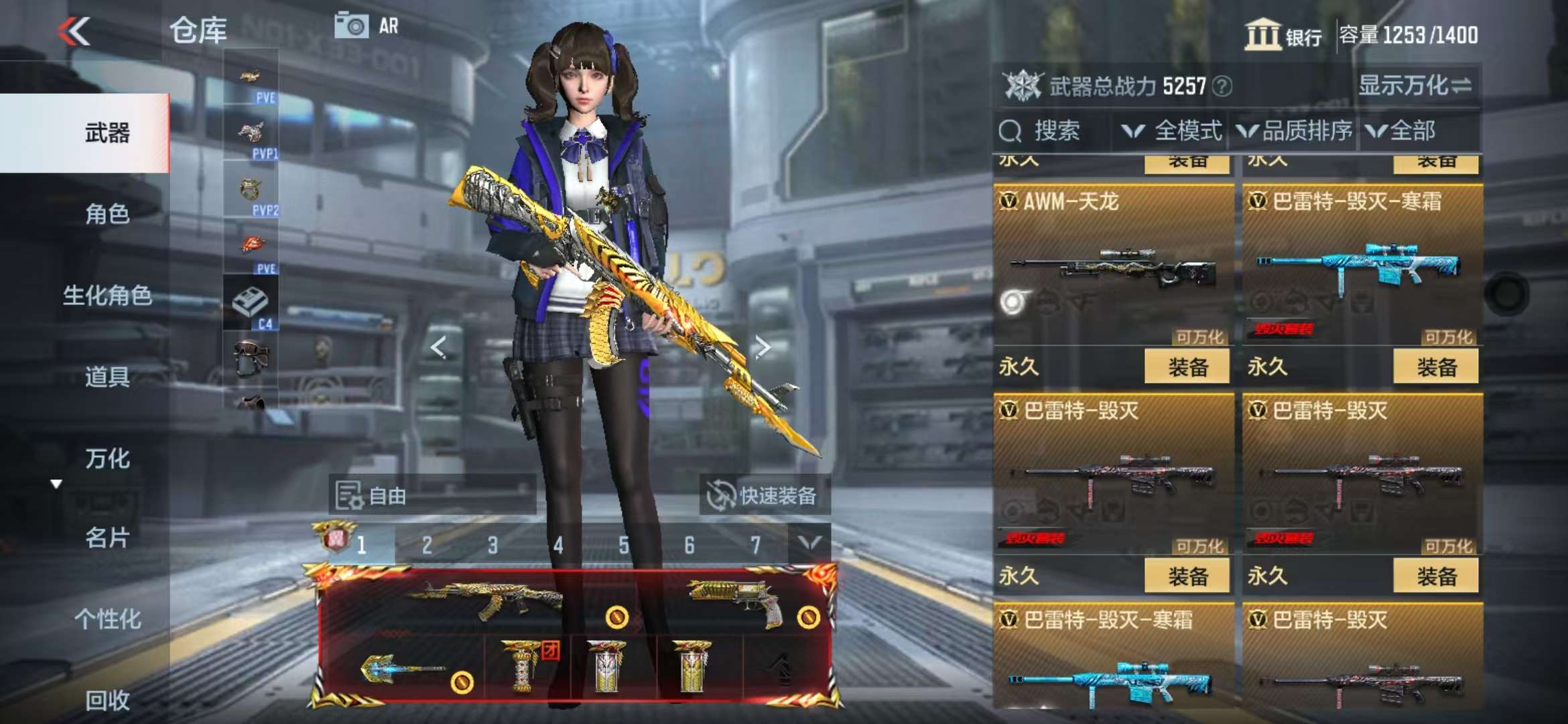Rotate to next character with right arrow

coord(763,347)
